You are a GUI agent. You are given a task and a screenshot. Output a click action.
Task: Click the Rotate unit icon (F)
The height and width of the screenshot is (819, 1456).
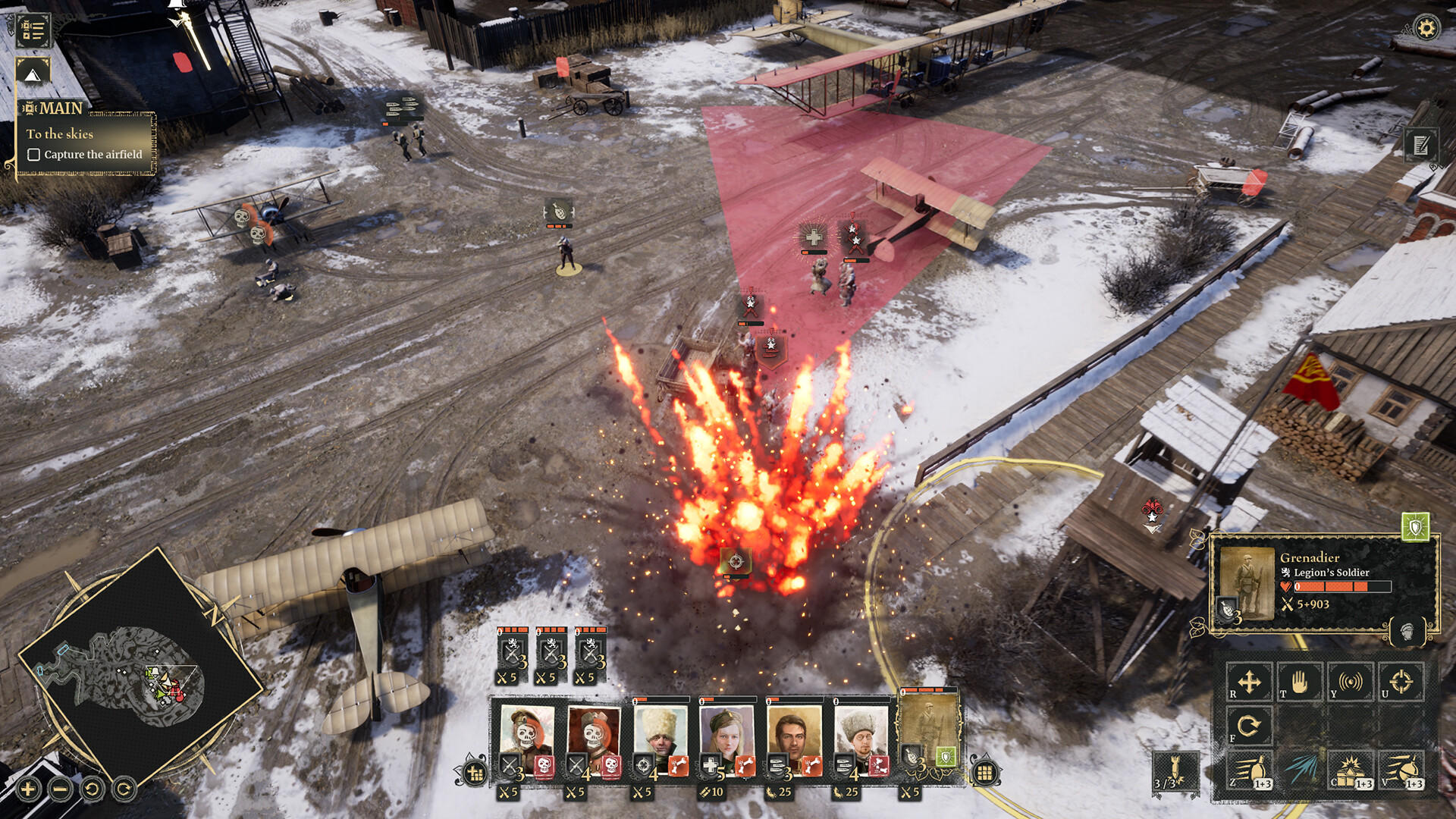coord(1250,725)
